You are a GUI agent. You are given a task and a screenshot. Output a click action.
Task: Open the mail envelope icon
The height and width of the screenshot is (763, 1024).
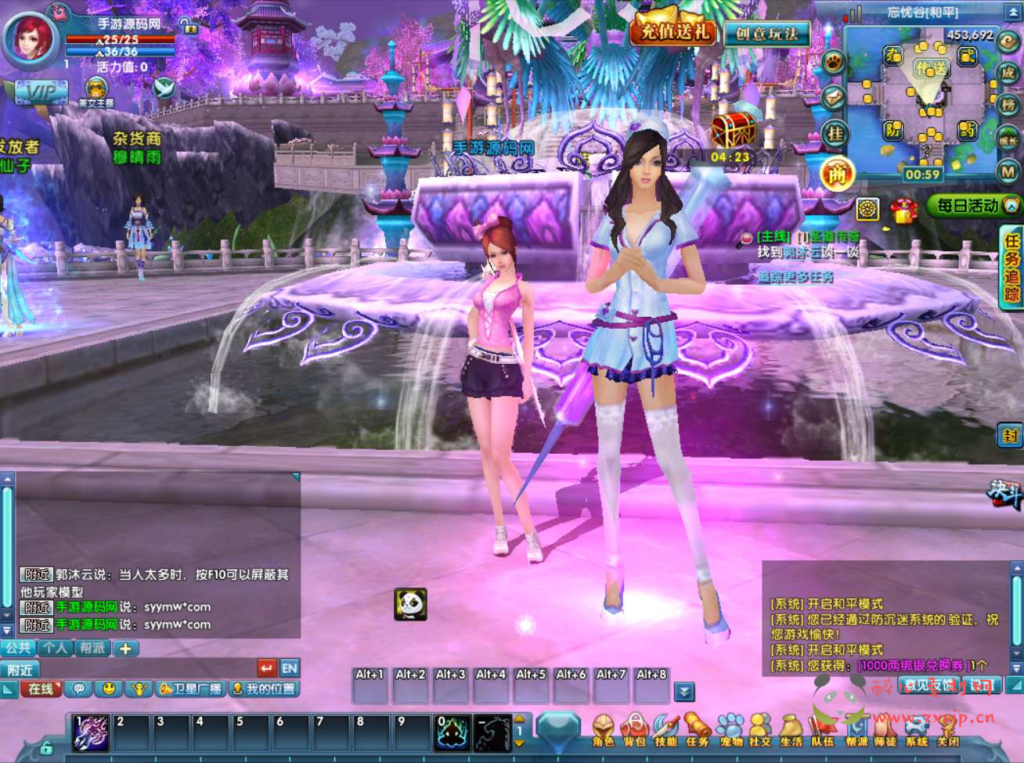(834, 97)
